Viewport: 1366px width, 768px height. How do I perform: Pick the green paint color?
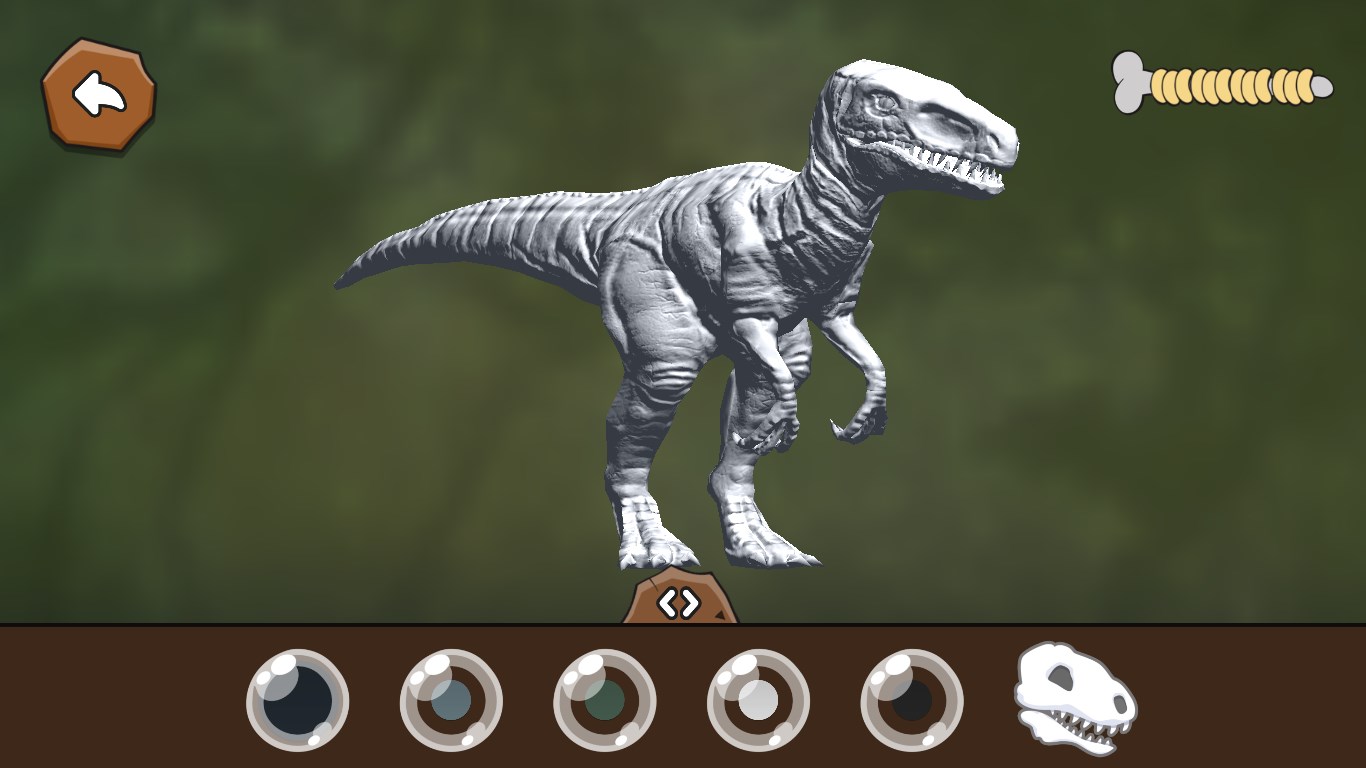pos(604,701)
